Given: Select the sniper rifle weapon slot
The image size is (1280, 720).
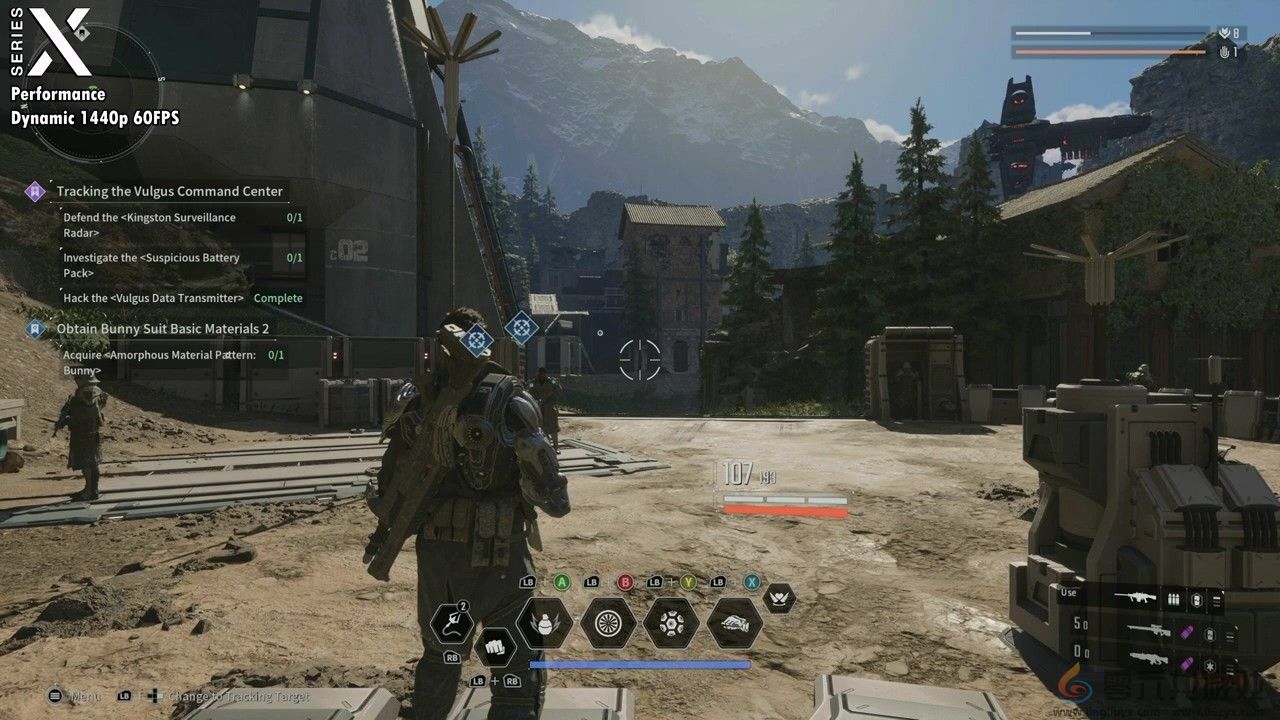Looking at the screenshot, I should (x=1150, y=631).
